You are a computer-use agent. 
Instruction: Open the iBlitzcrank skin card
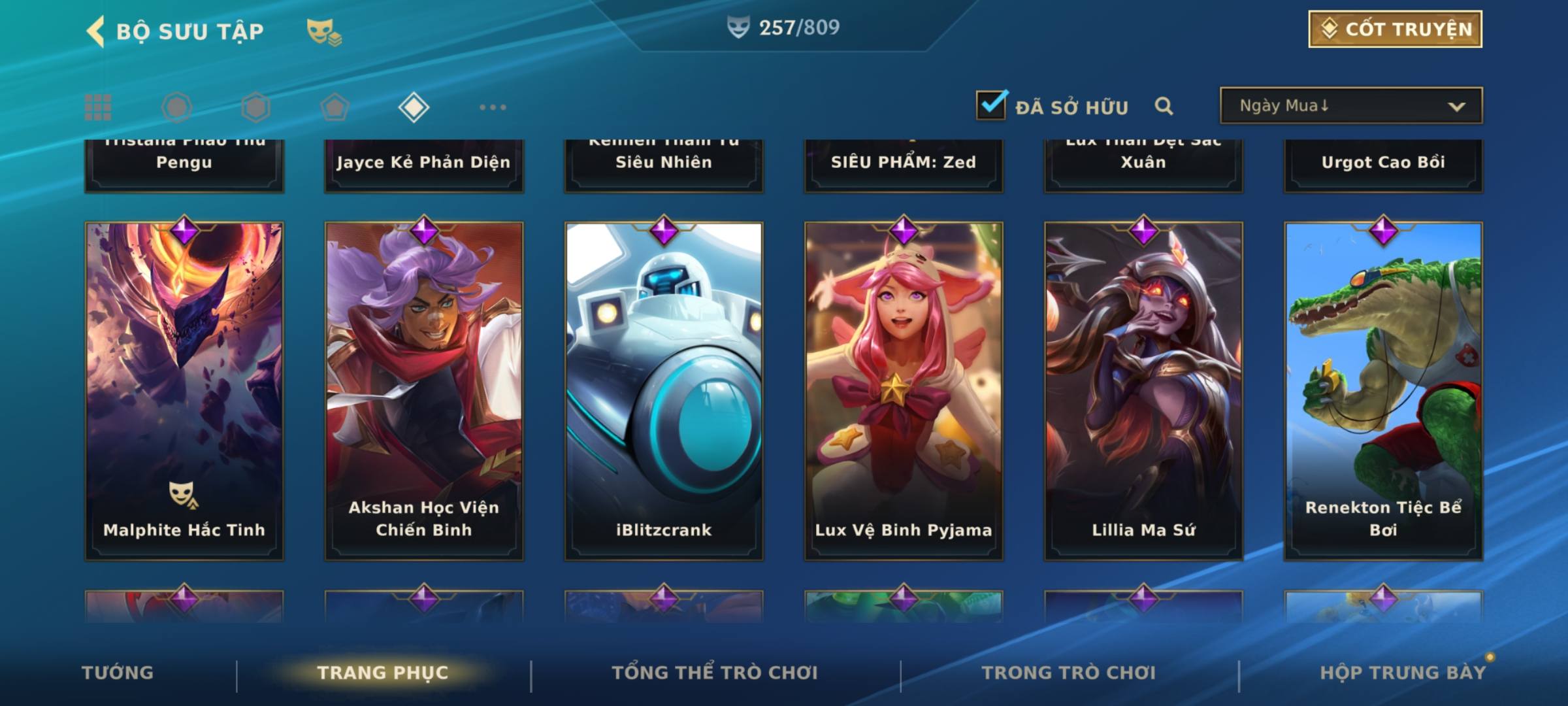pos(664,390)
